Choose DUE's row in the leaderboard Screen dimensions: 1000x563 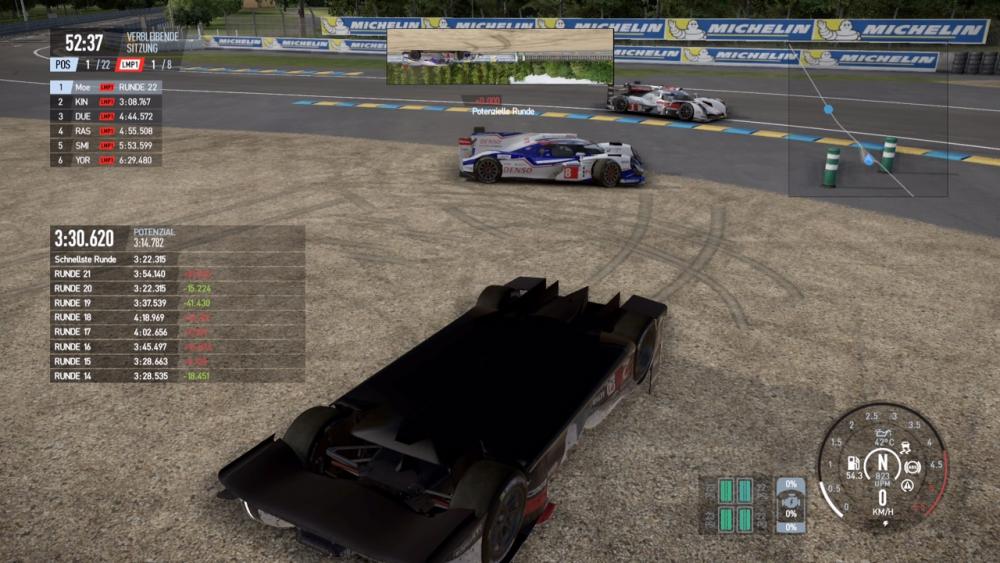point(105,116)
